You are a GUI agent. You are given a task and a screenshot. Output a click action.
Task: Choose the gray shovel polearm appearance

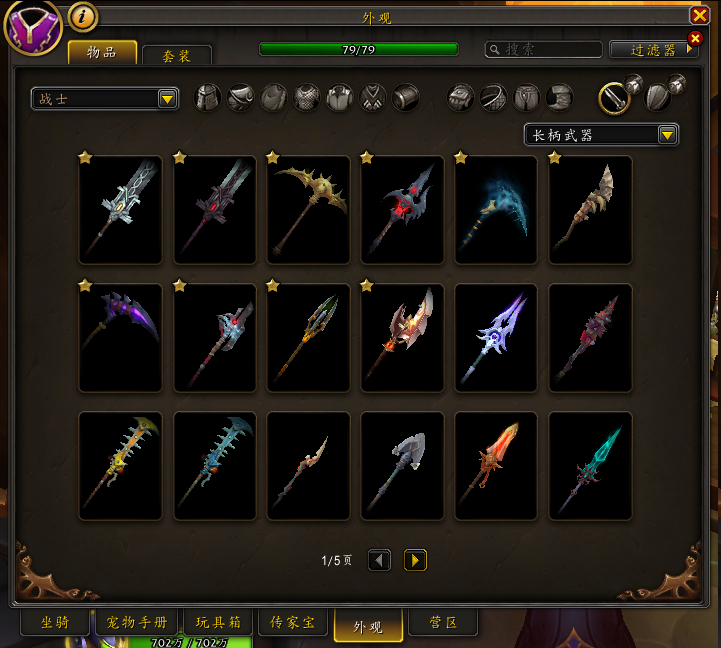(x=402, y=465)
